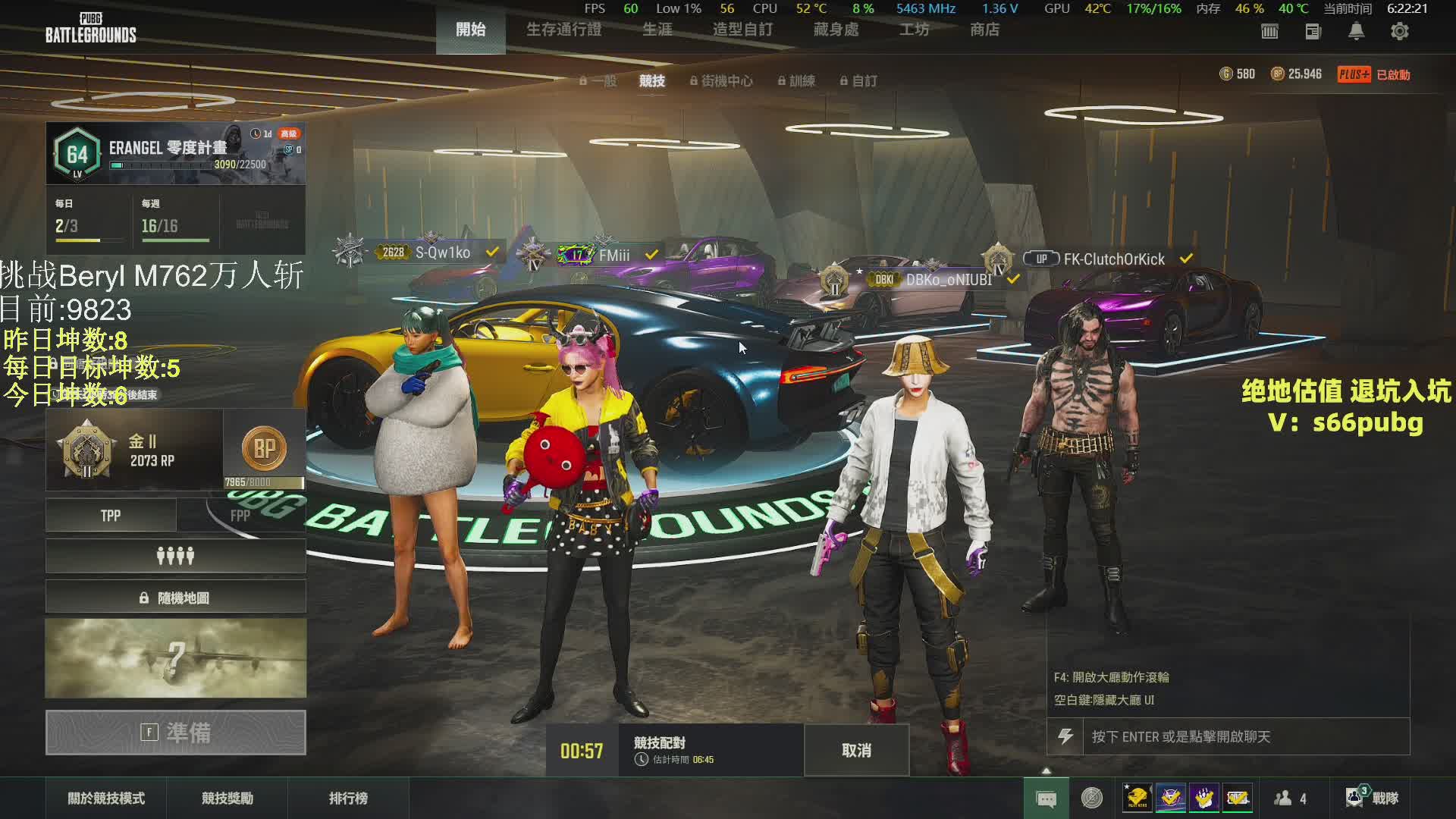The width and height of the screenshot is (1456, 819).
Task: Go to the 藏身處 hideout tab
Action: pyautogui.click(x=836, y=30)
